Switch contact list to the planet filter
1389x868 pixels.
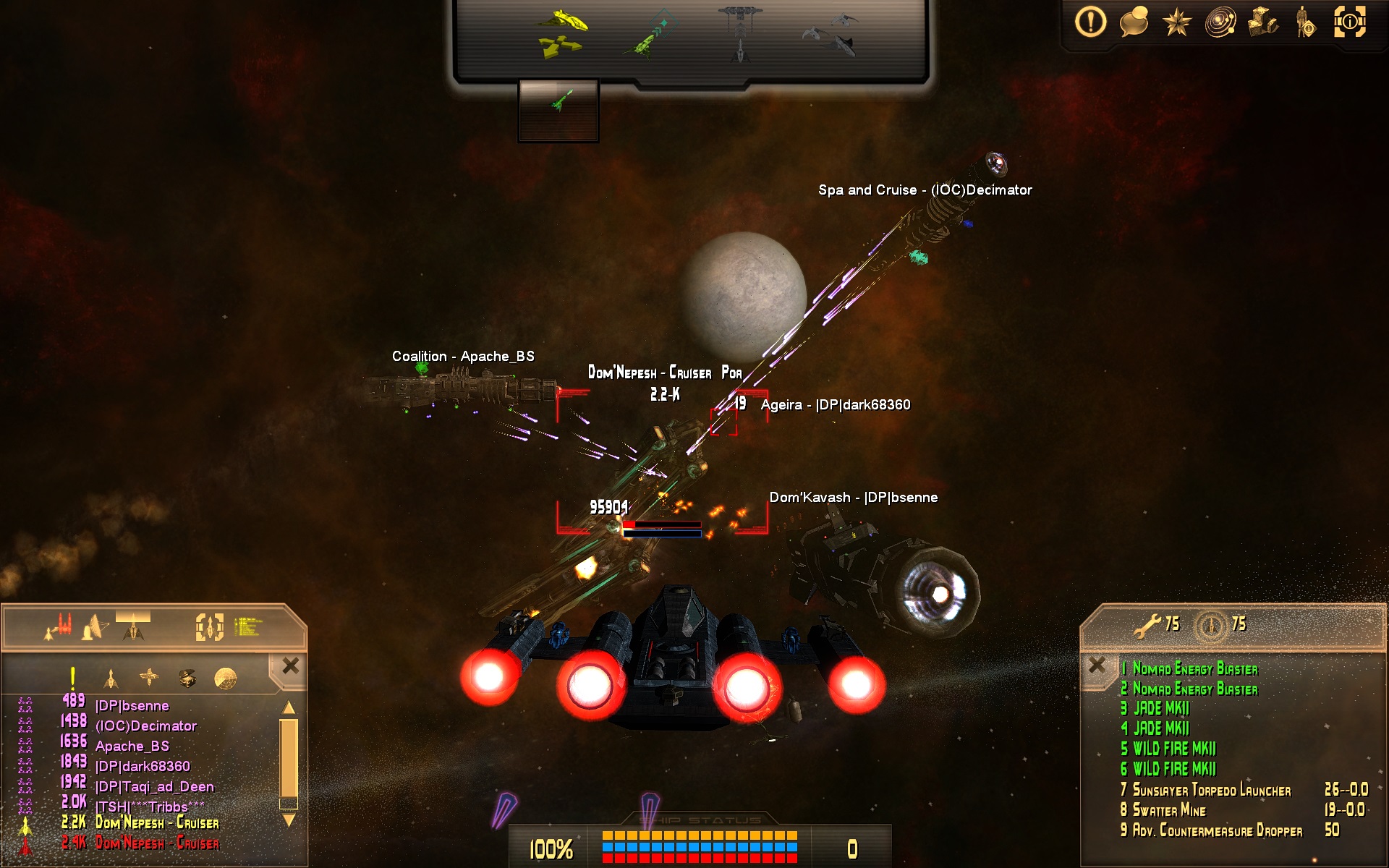(x=226, y=678)
